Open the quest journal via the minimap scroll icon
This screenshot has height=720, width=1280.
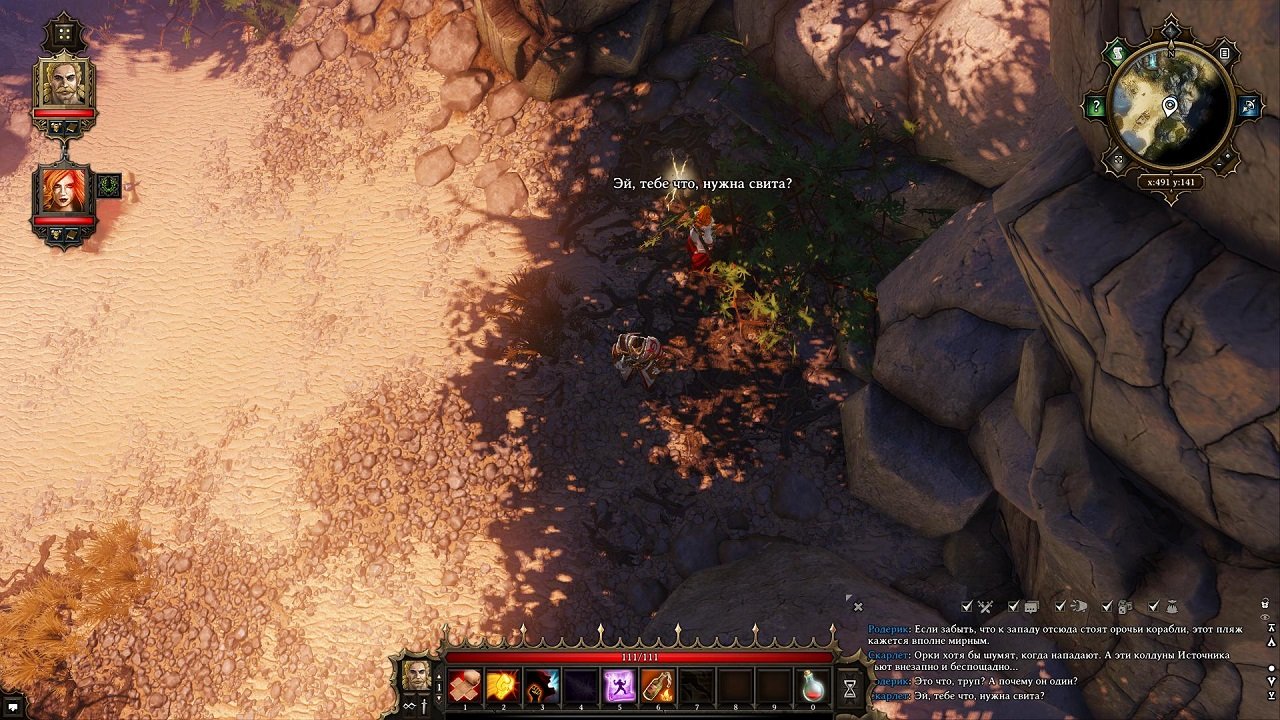pos(1119,53)
